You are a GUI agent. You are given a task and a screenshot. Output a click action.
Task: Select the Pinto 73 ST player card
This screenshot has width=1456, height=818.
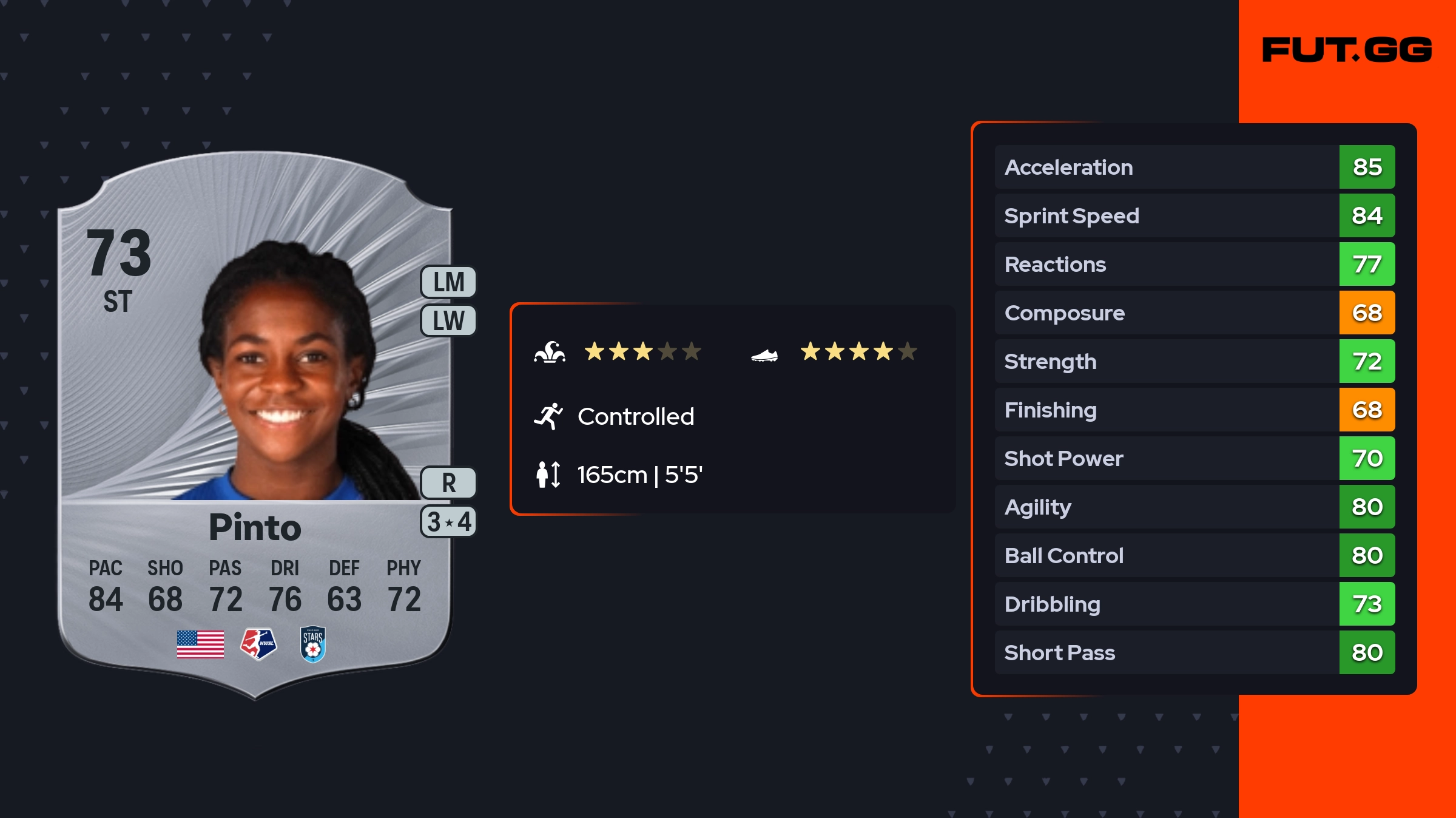pyautogui.click(x=255, y=425)
